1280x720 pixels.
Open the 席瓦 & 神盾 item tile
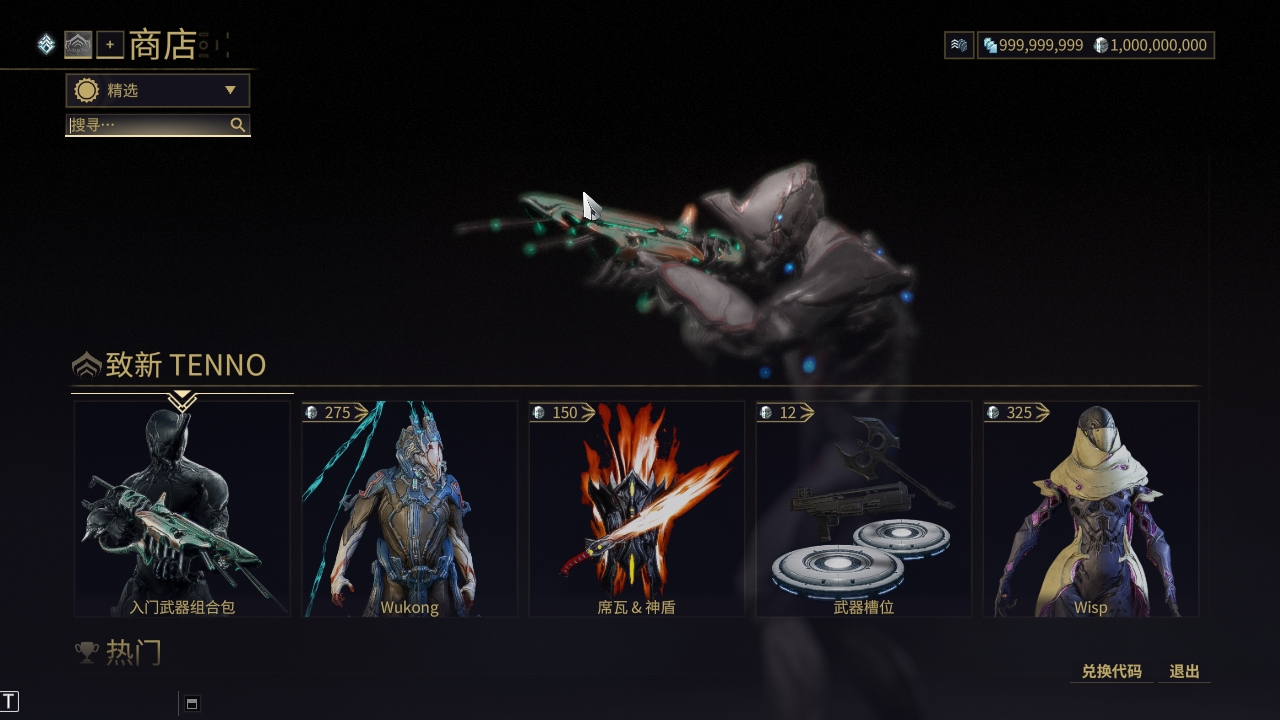coord(636,509)
